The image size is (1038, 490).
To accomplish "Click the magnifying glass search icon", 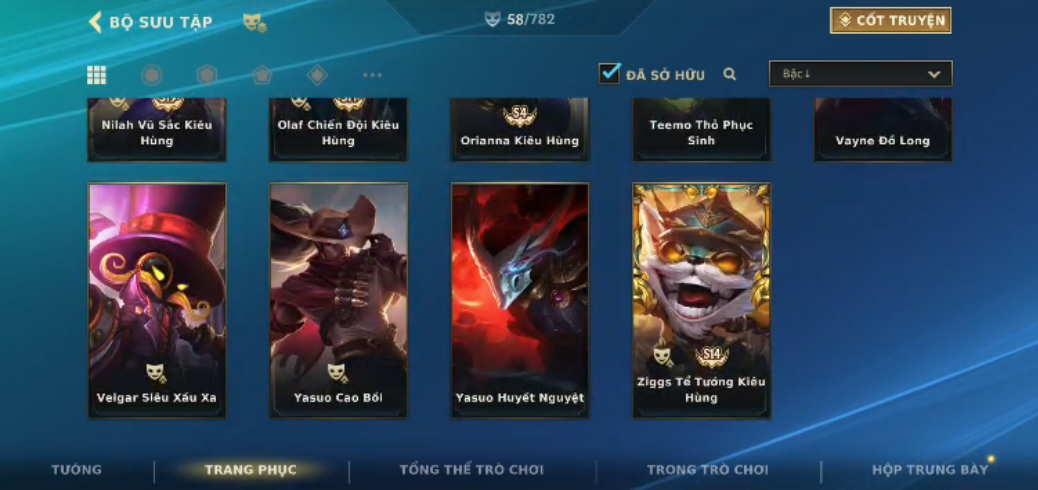I will [730, 74].
